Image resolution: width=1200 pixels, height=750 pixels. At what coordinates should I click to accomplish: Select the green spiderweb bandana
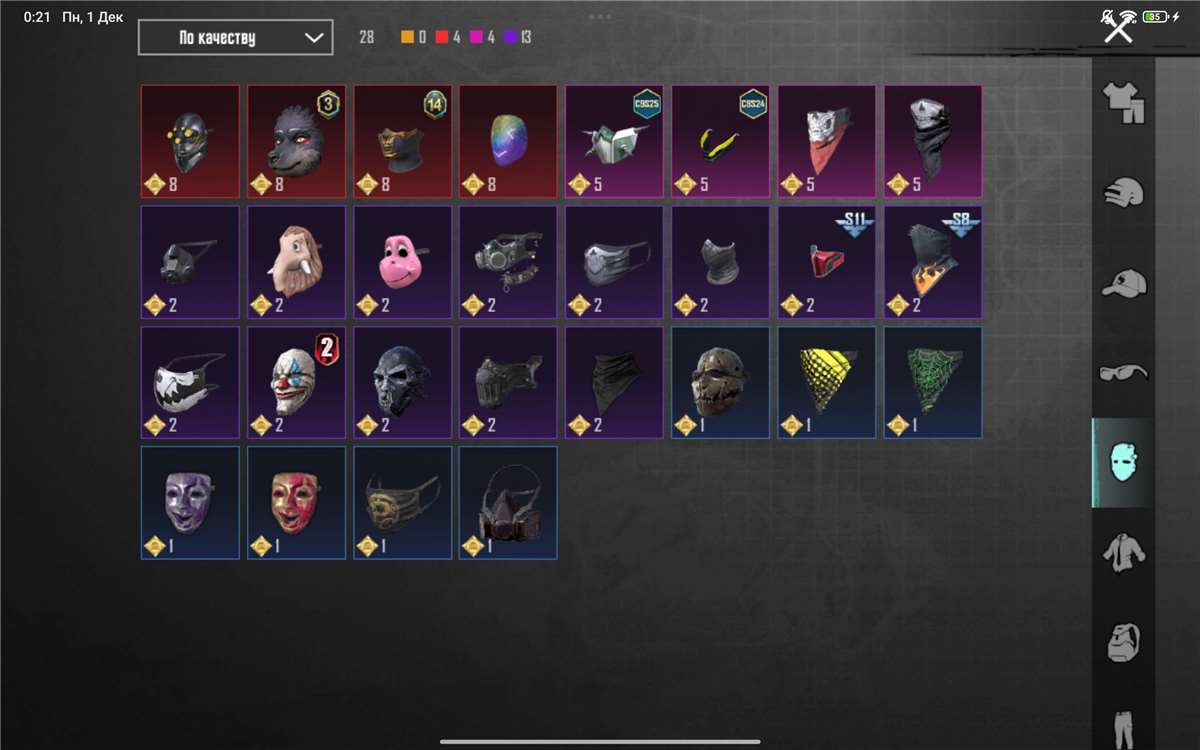(932, 382)
